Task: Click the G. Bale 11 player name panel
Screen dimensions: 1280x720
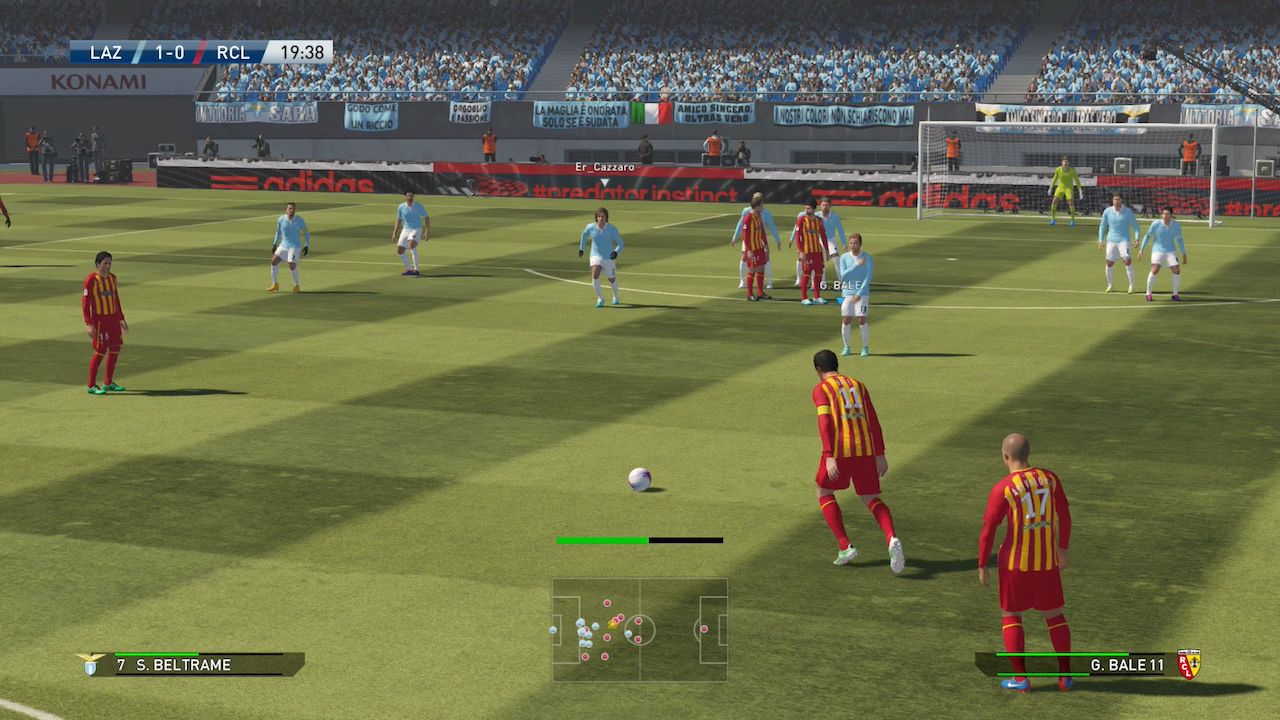Action: pos(1075,665)
